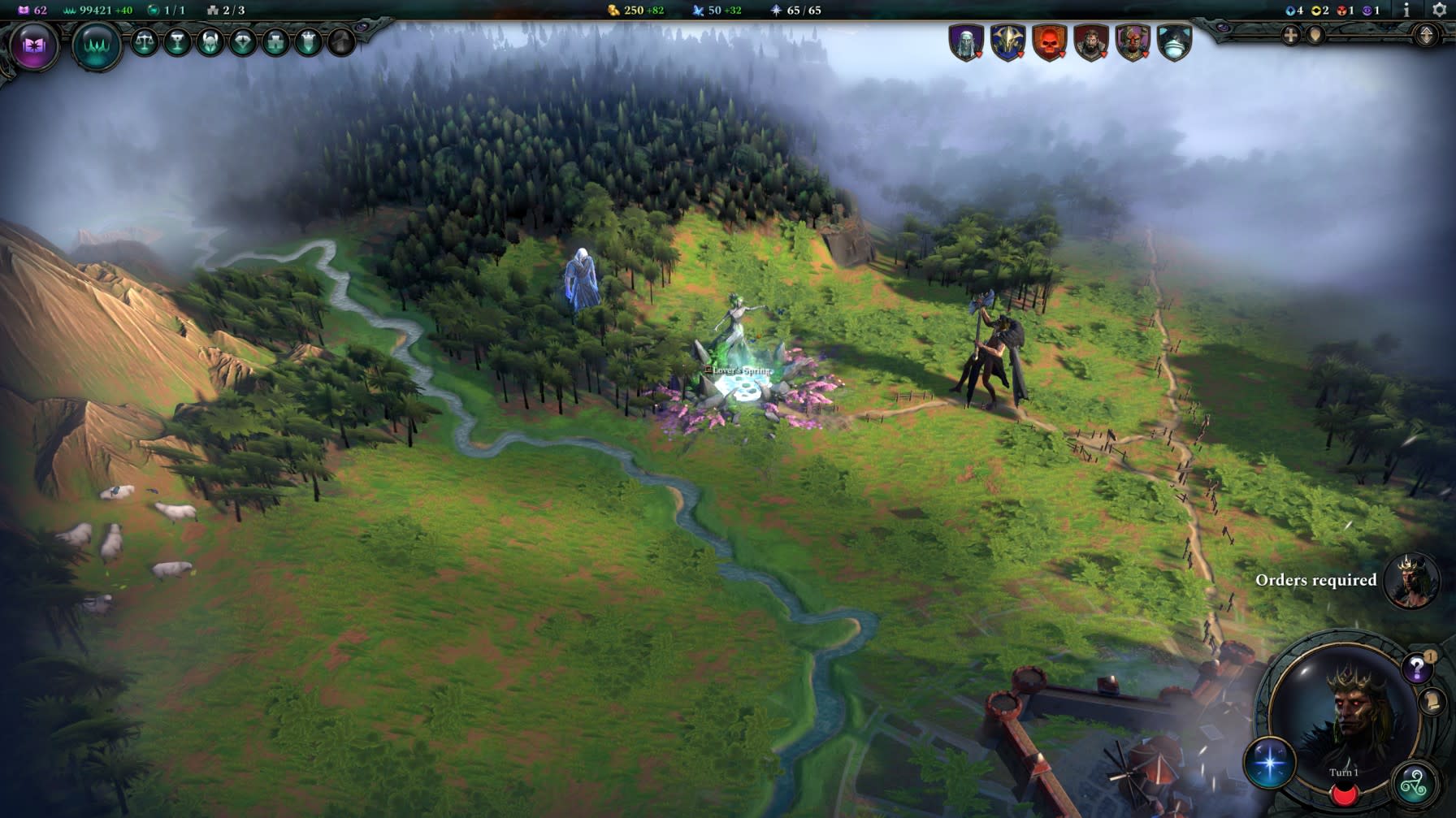Image resolution: width=1456 pixels, height=818 pixels.
Task: Click the teal triskelion end turn orb
Action: [1415, 784]
